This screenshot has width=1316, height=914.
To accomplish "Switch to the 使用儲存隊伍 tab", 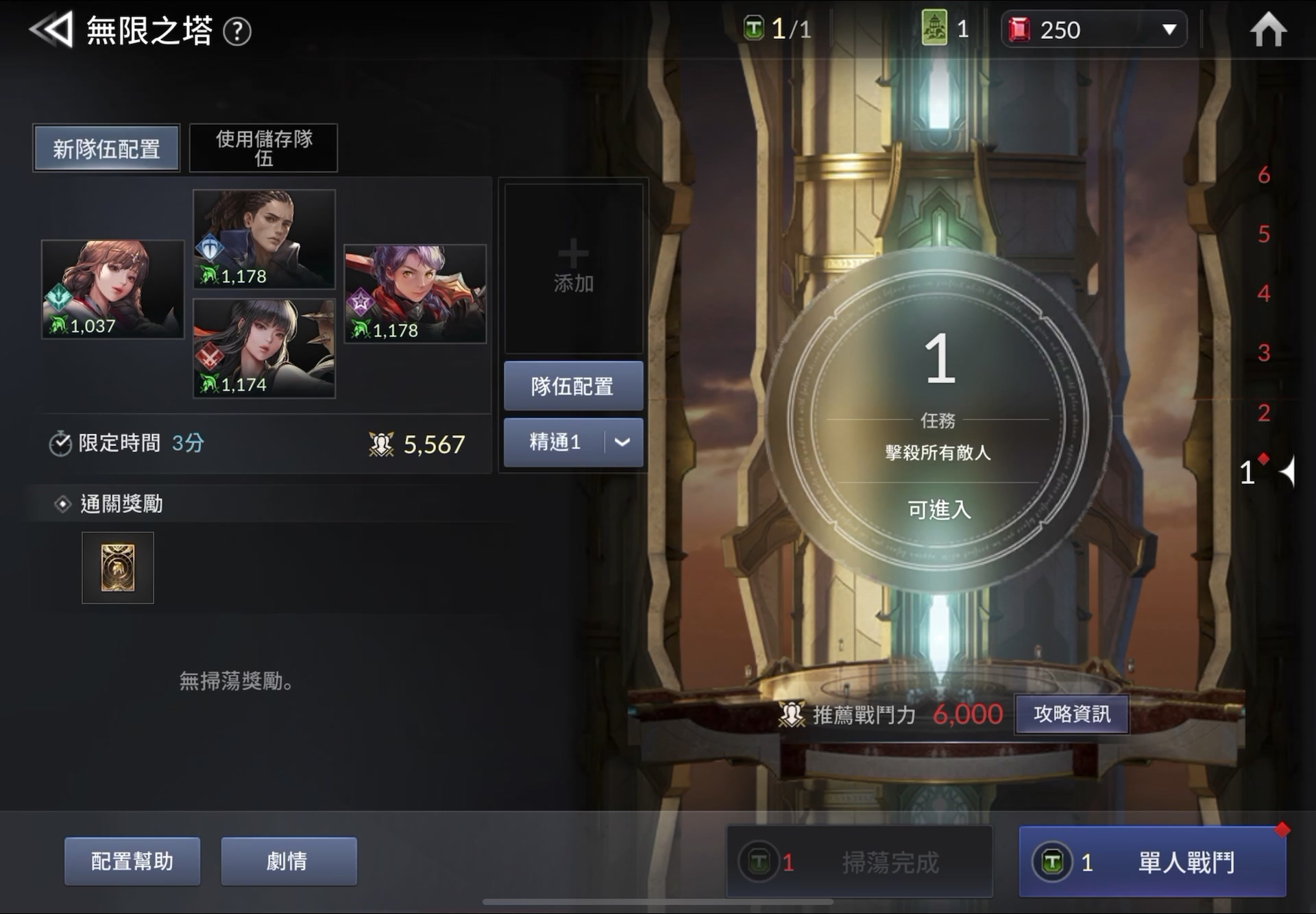I will 263,148.
